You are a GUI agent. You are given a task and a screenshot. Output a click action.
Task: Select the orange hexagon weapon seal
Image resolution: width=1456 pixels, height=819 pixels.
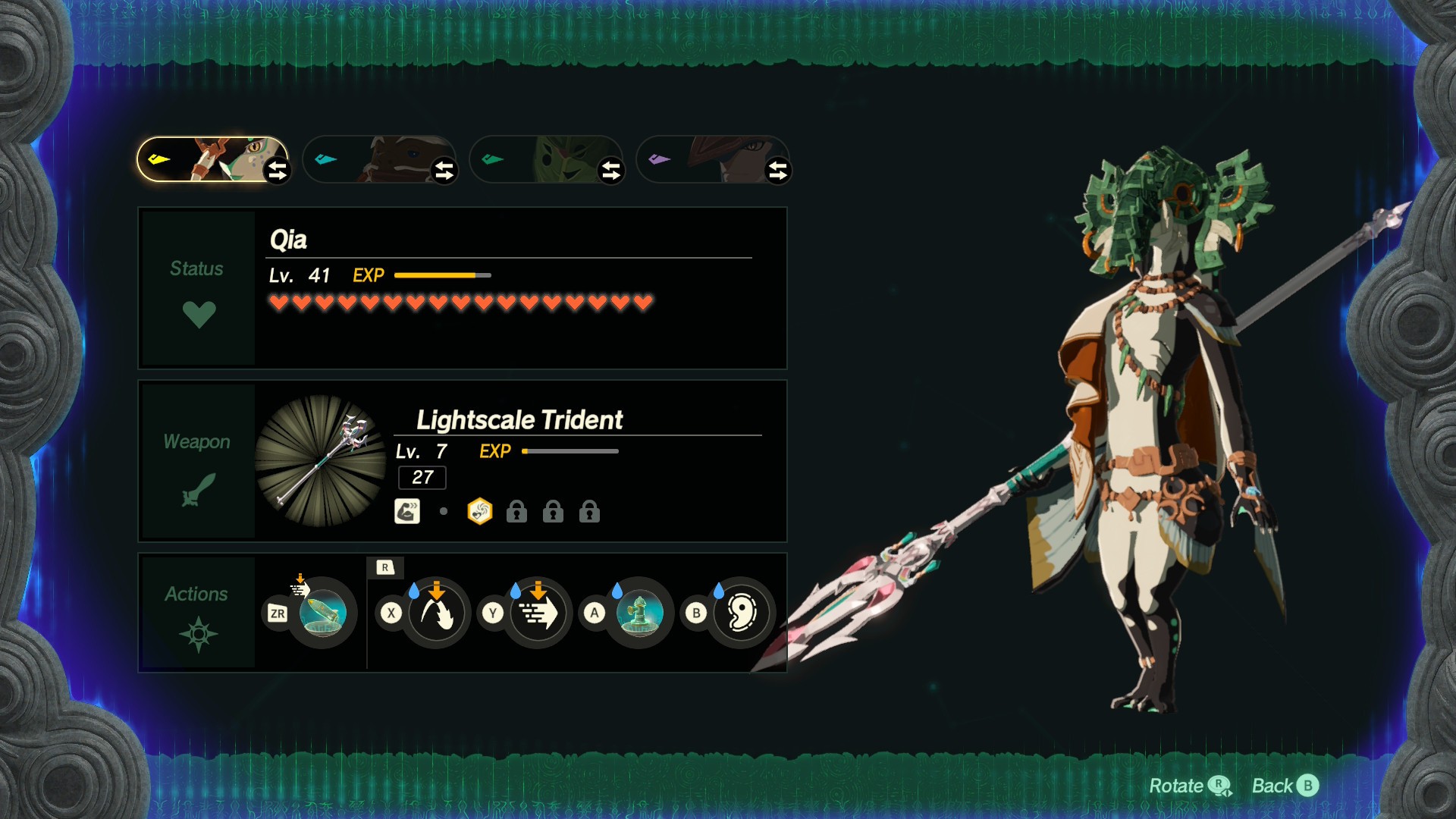[480, 512]
